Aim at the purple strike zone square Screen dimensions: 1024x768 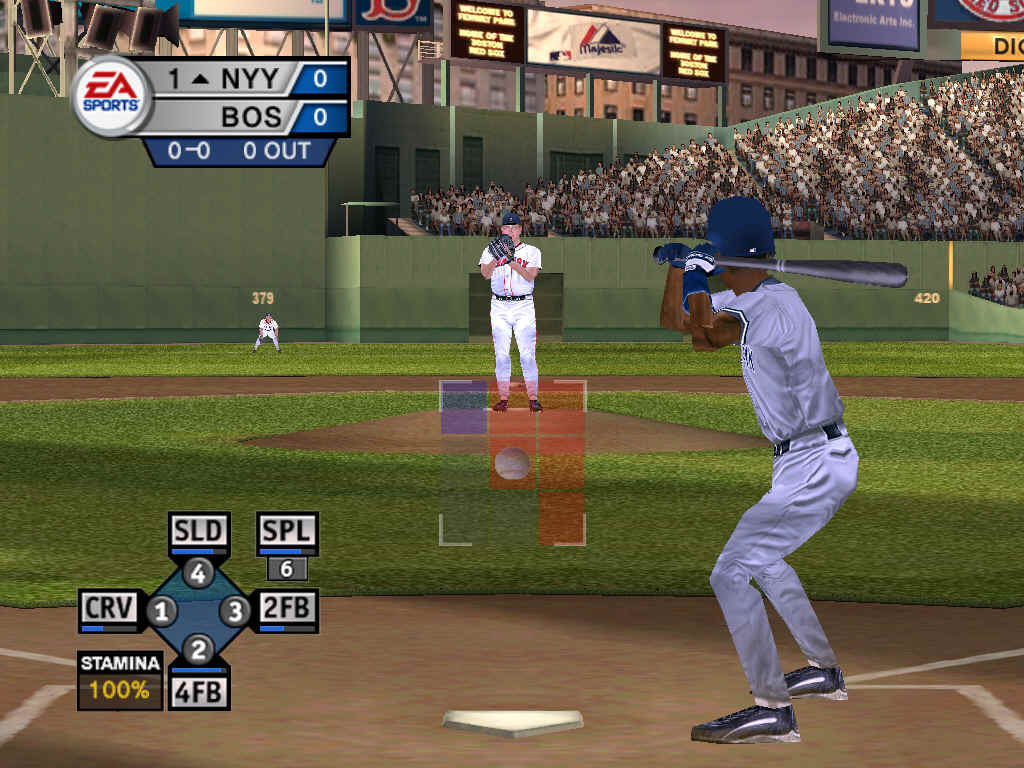(464, 407)
